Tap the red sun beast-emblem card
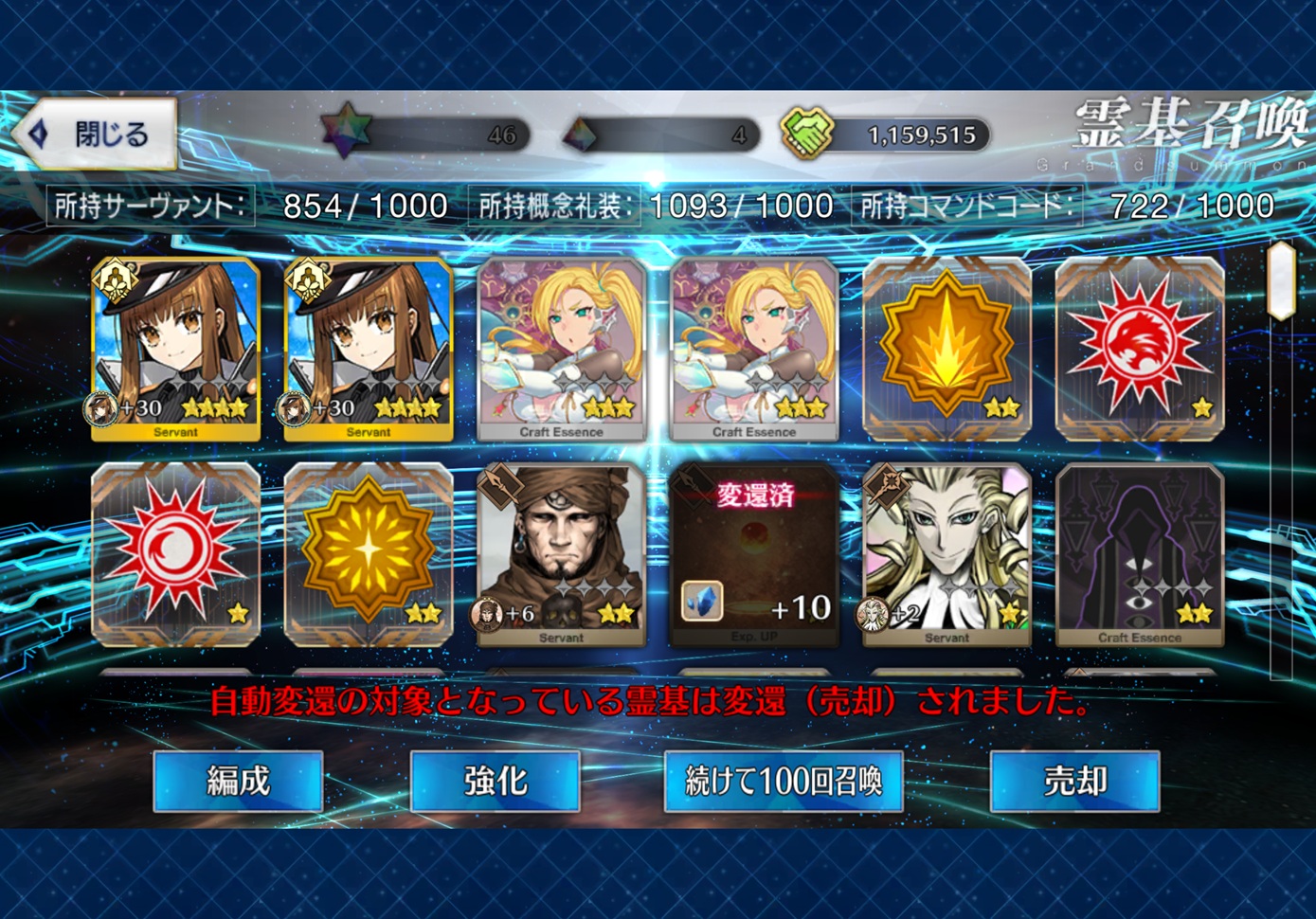This screenshot has width=1316, height=919. pyautogui.click(x=1139, y=349)
